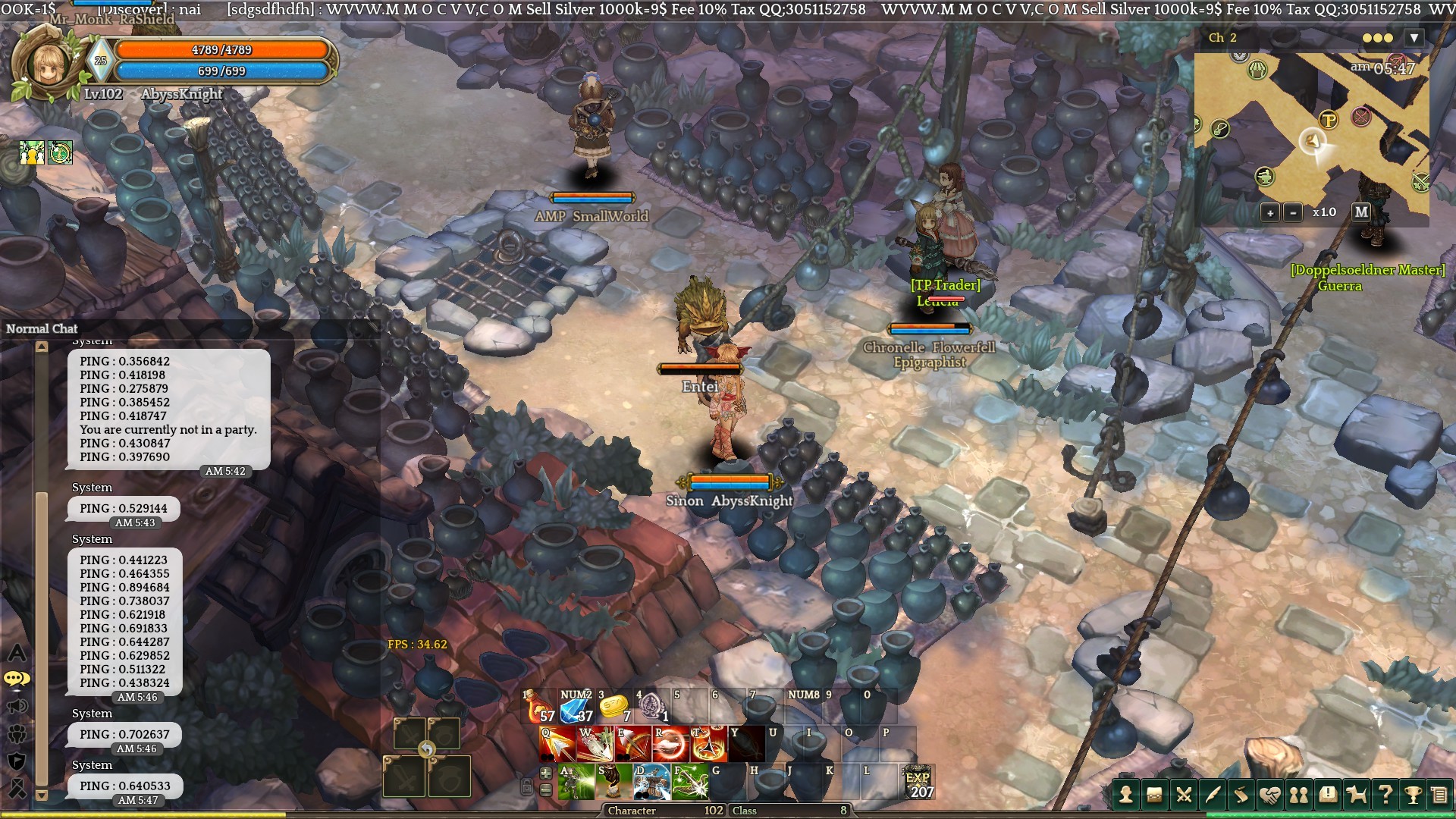Open the full map with M button
The width and height of the screenshot is (1456, 819).
pyautogui.click(x=1361, y=212)
